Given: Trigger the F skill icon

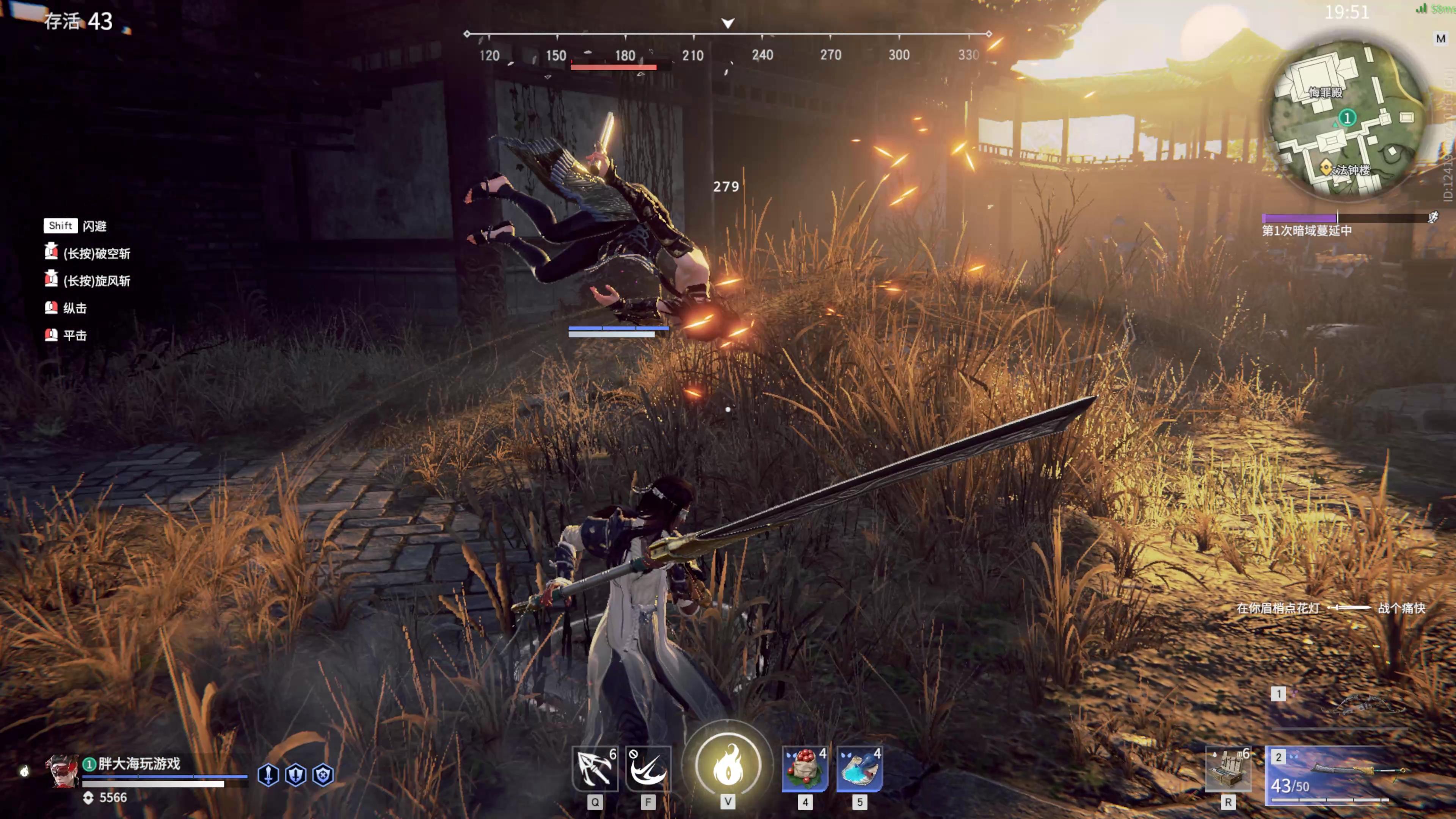Looking at the screenshot, I should (x=648, y=769).
